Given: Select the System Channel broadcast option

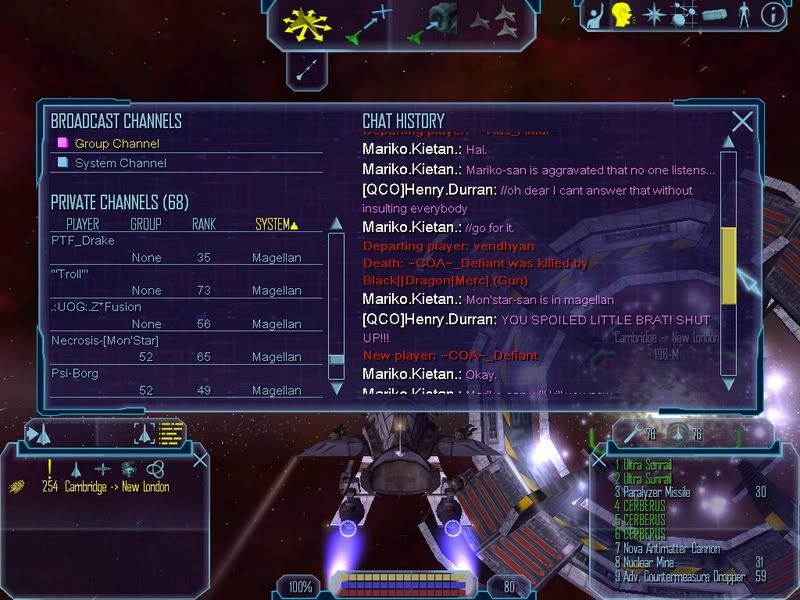Looking at the screenshot, I should (x=120, y=163).
